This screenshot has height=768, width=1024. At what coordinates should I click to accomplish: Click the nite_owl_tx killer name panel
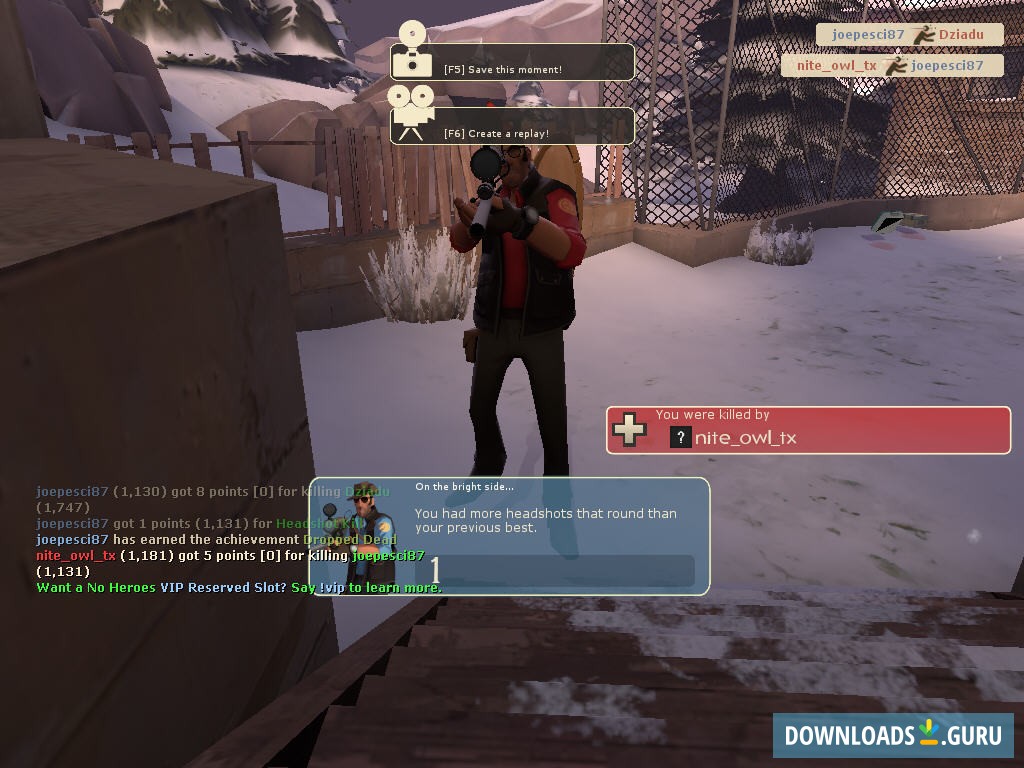(x=808, y=430)
